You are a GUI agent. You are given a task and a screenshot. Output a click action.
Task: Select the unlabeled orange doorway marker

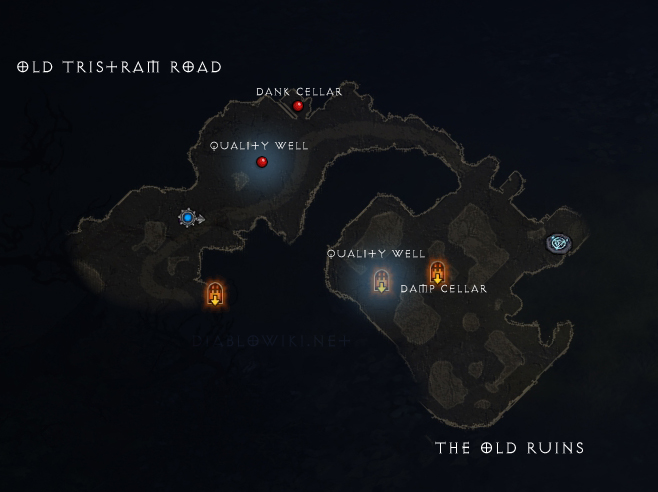point(214,294)
